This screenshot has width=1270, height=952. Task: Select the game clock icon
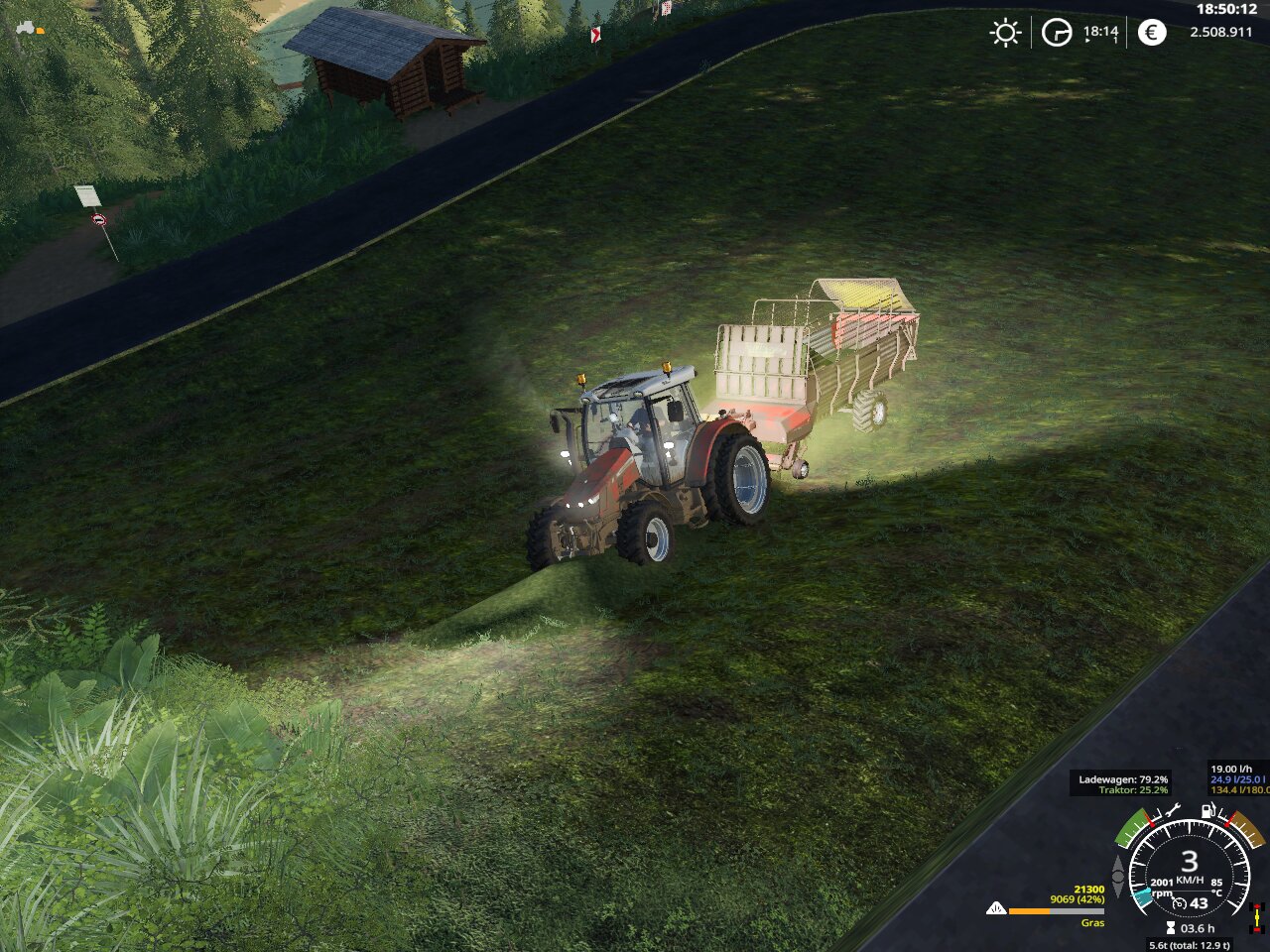point(1057,33)
